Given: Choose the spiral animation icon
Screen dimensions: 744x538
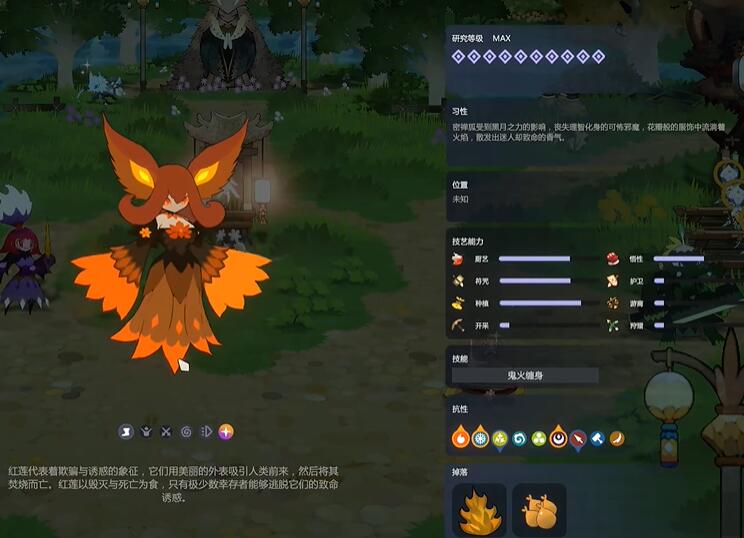Looking at the screenshot, I should pos(186,432).
